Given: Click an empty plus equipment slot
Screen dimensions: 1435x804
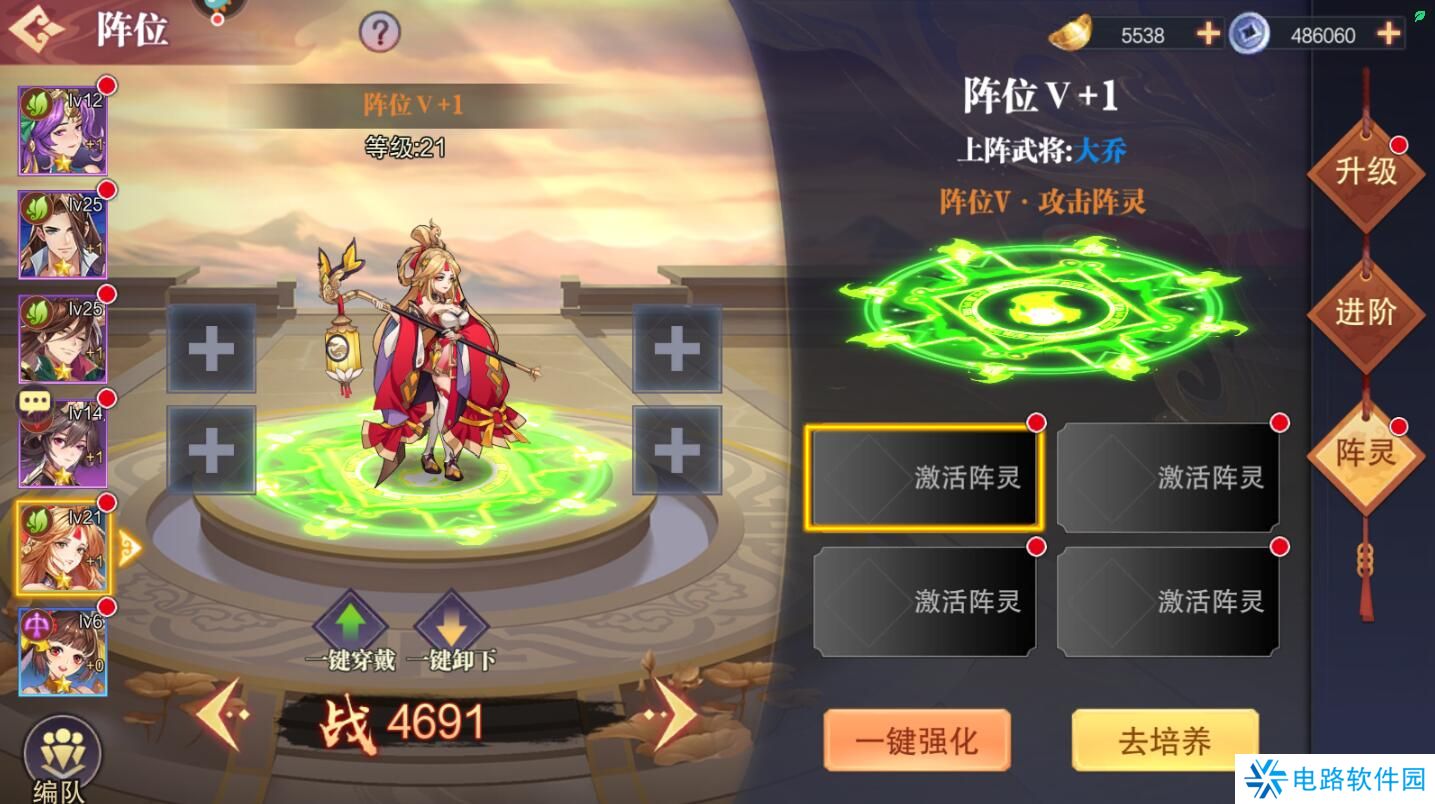Looking at the screenshot, I should point(211,349).
